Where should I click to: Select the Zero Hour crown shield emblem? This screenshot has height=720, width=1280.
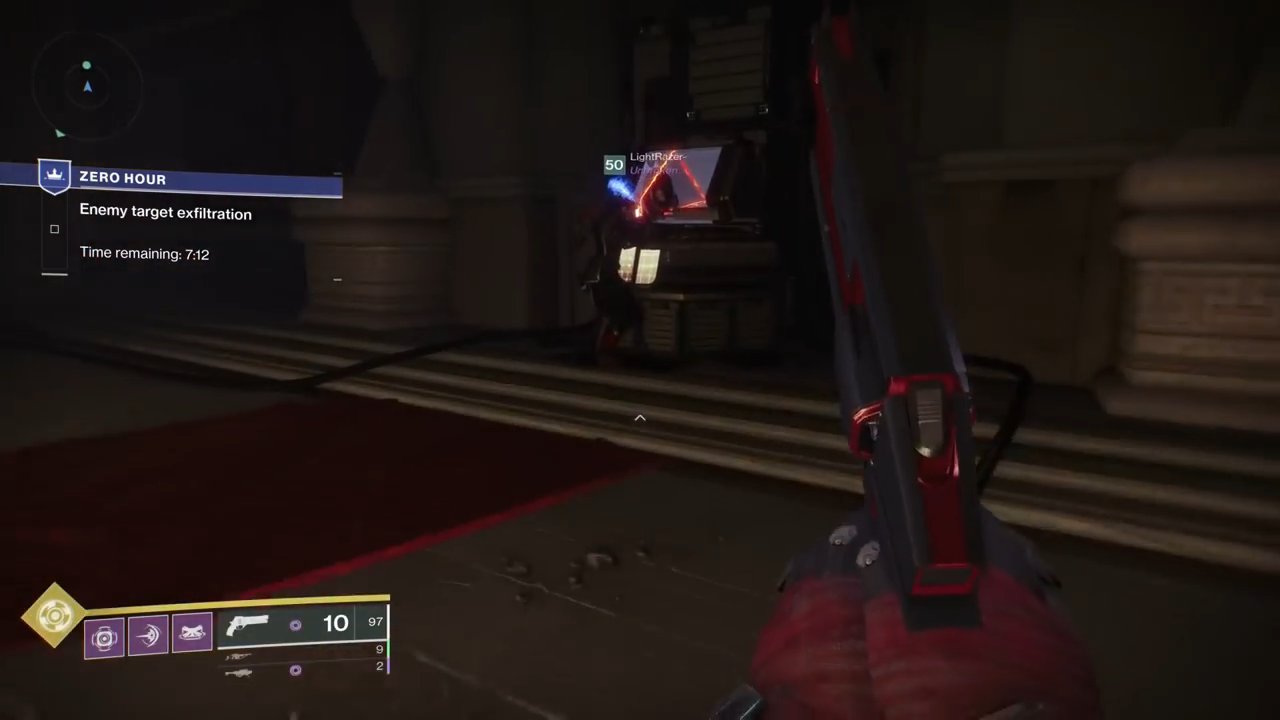pyautogui.click(x=54, y=176)
